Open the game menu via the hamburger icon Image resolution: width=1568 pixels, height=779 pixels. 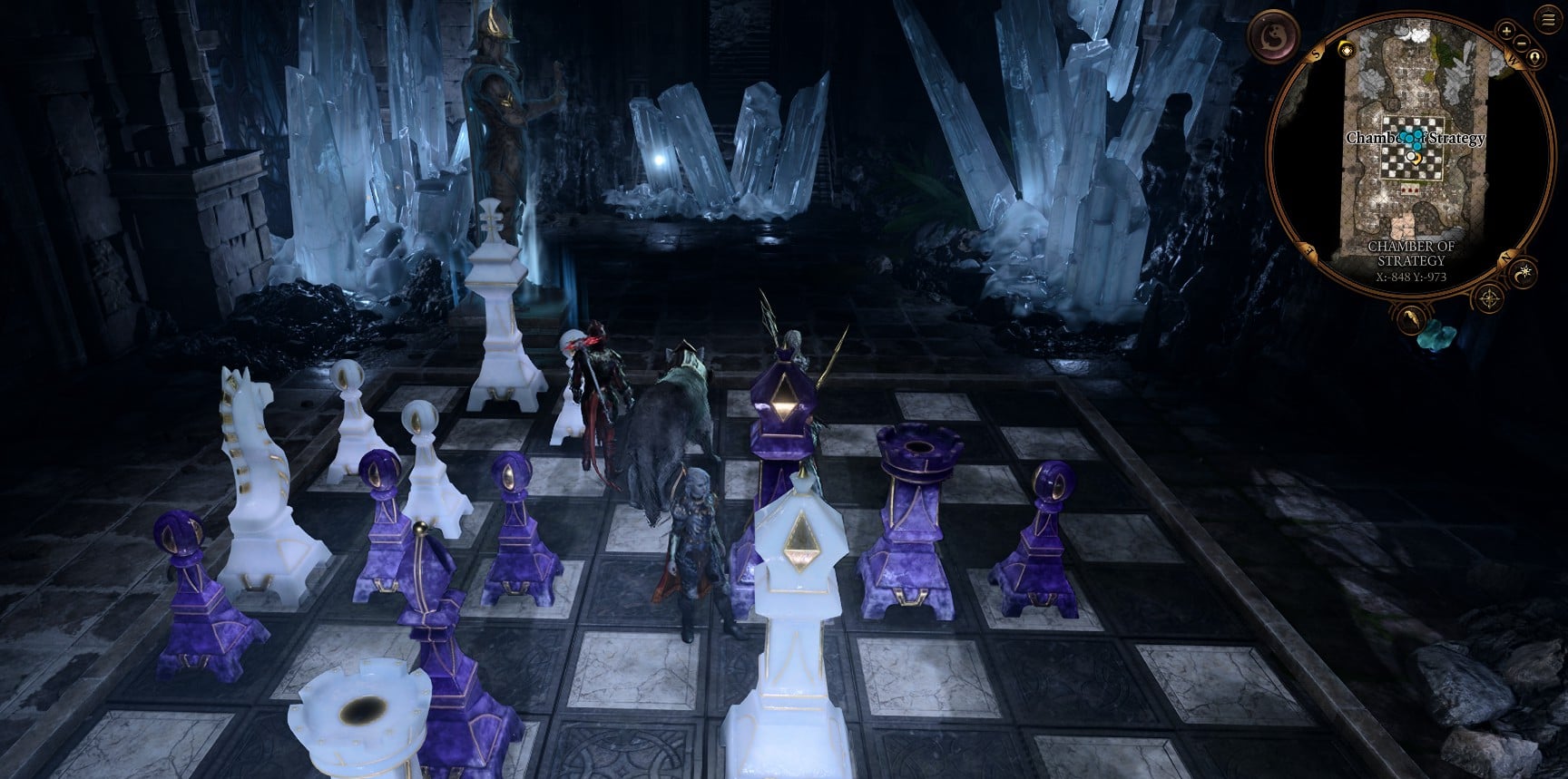tap(1548, 18)
